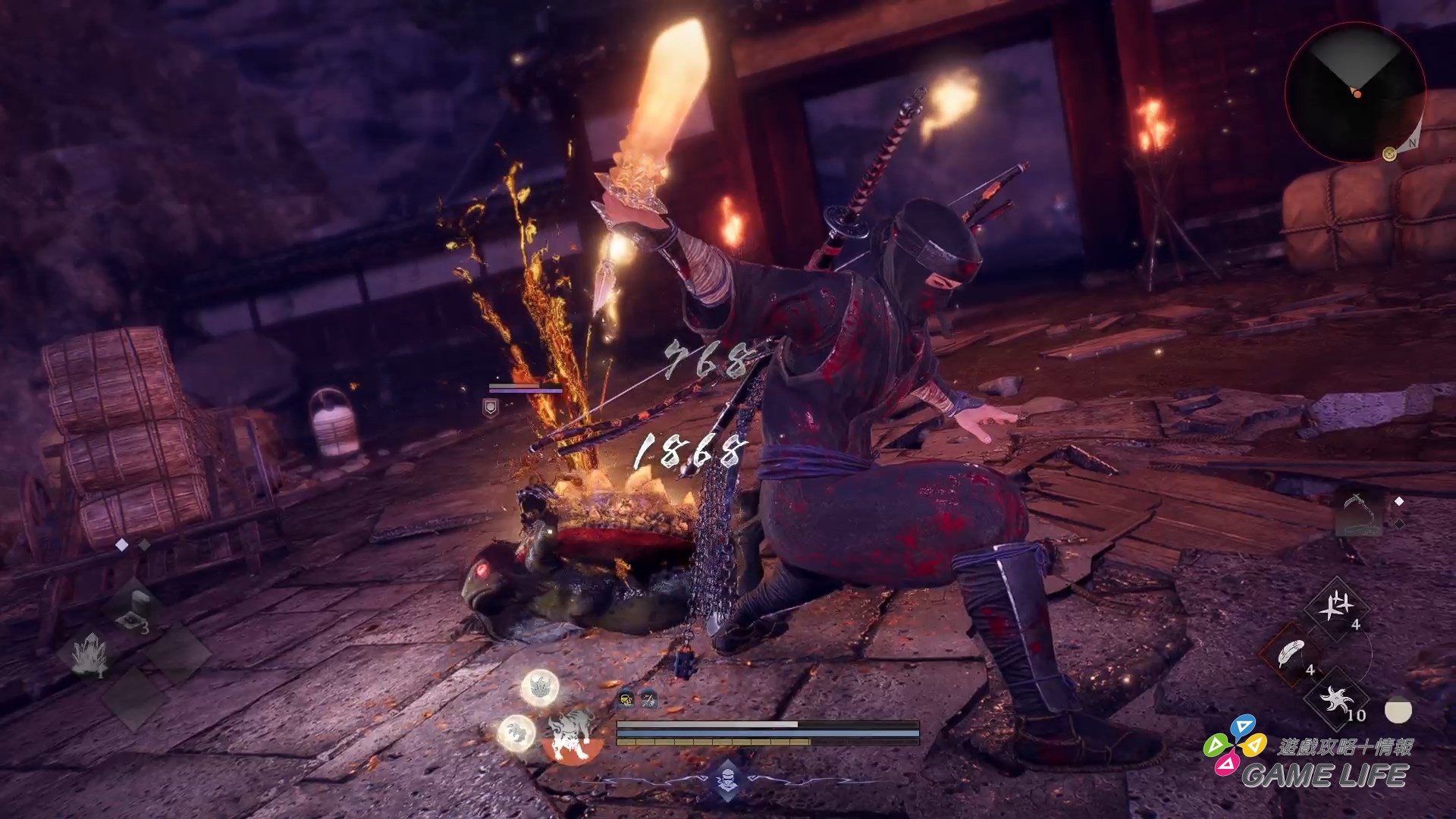Open the round white elixir item slot

click(1398, 711)
